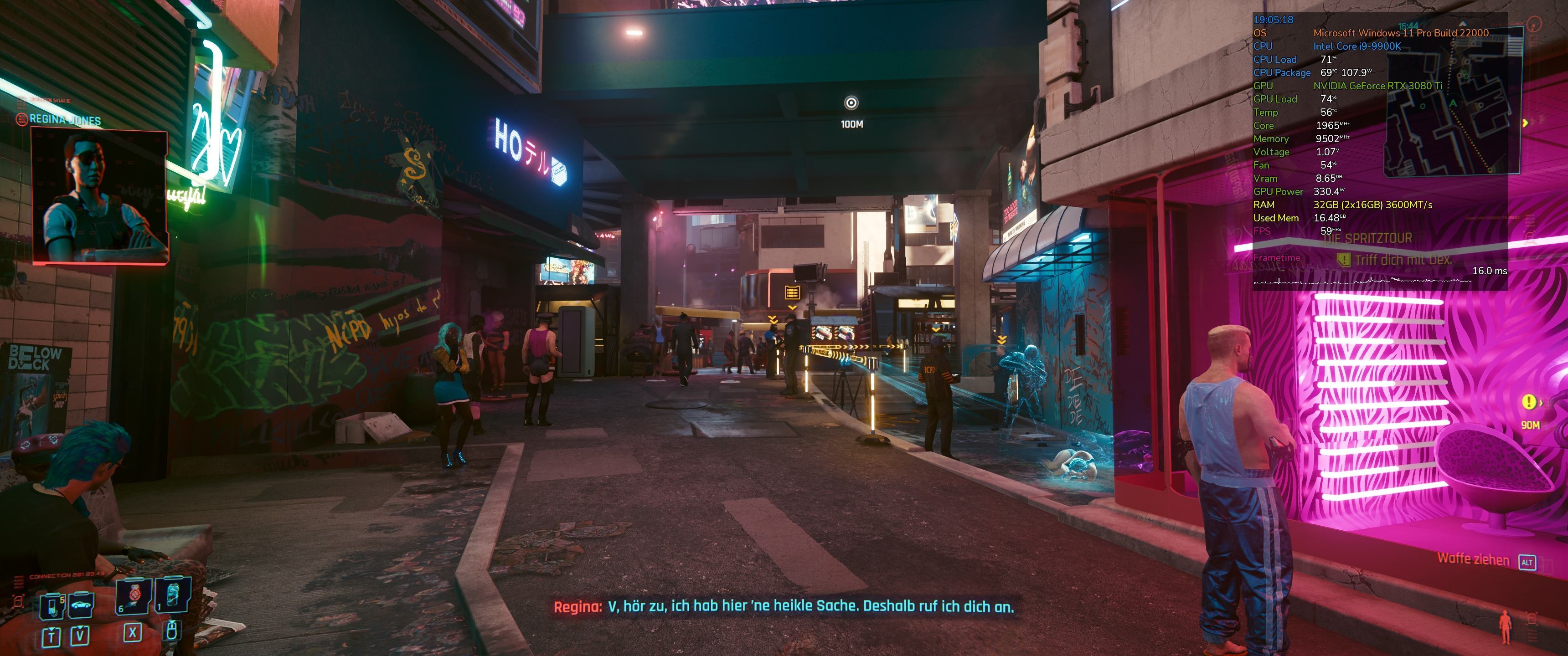Screen dimensions: 1568x656
Task: Click the hardware monitor frametime graph
Action: coord(1362,281)
